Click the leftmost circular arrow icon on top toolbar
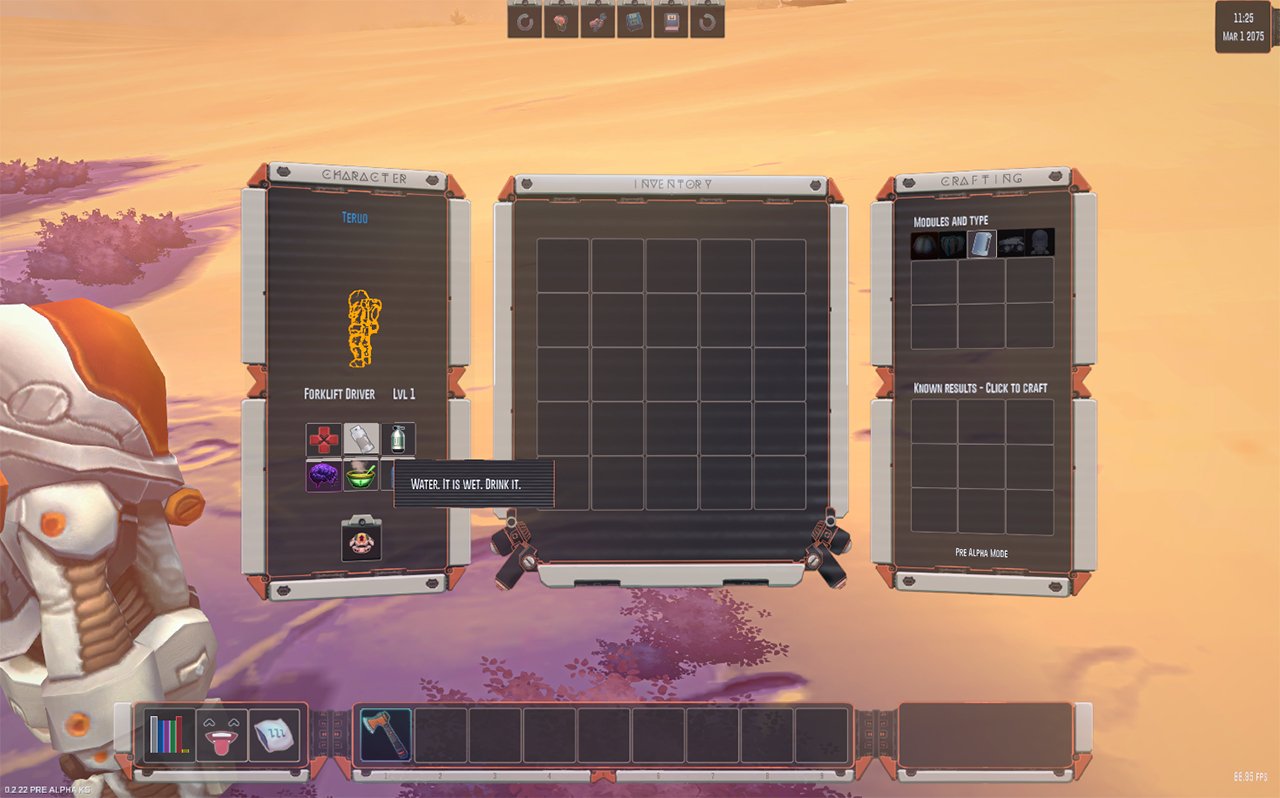This screenshot has width=1280, height=798. point(525,21)
